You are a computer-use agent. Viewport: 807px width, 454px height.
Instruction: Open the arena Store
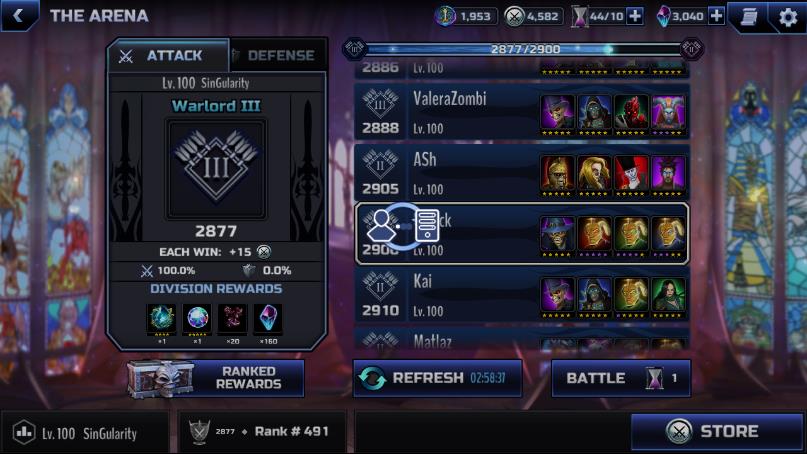point(717,432)
